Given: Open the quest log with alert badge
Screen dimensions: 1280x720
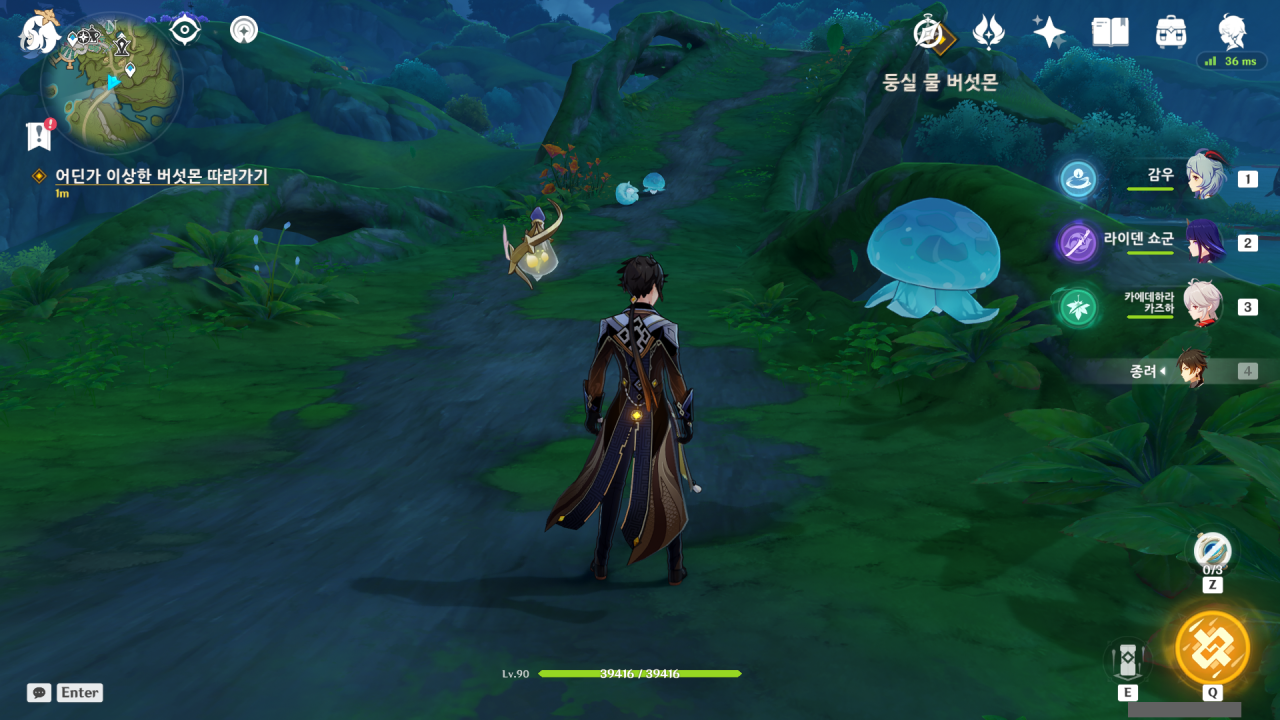Looking at the screenshot, I should (39, 136).
